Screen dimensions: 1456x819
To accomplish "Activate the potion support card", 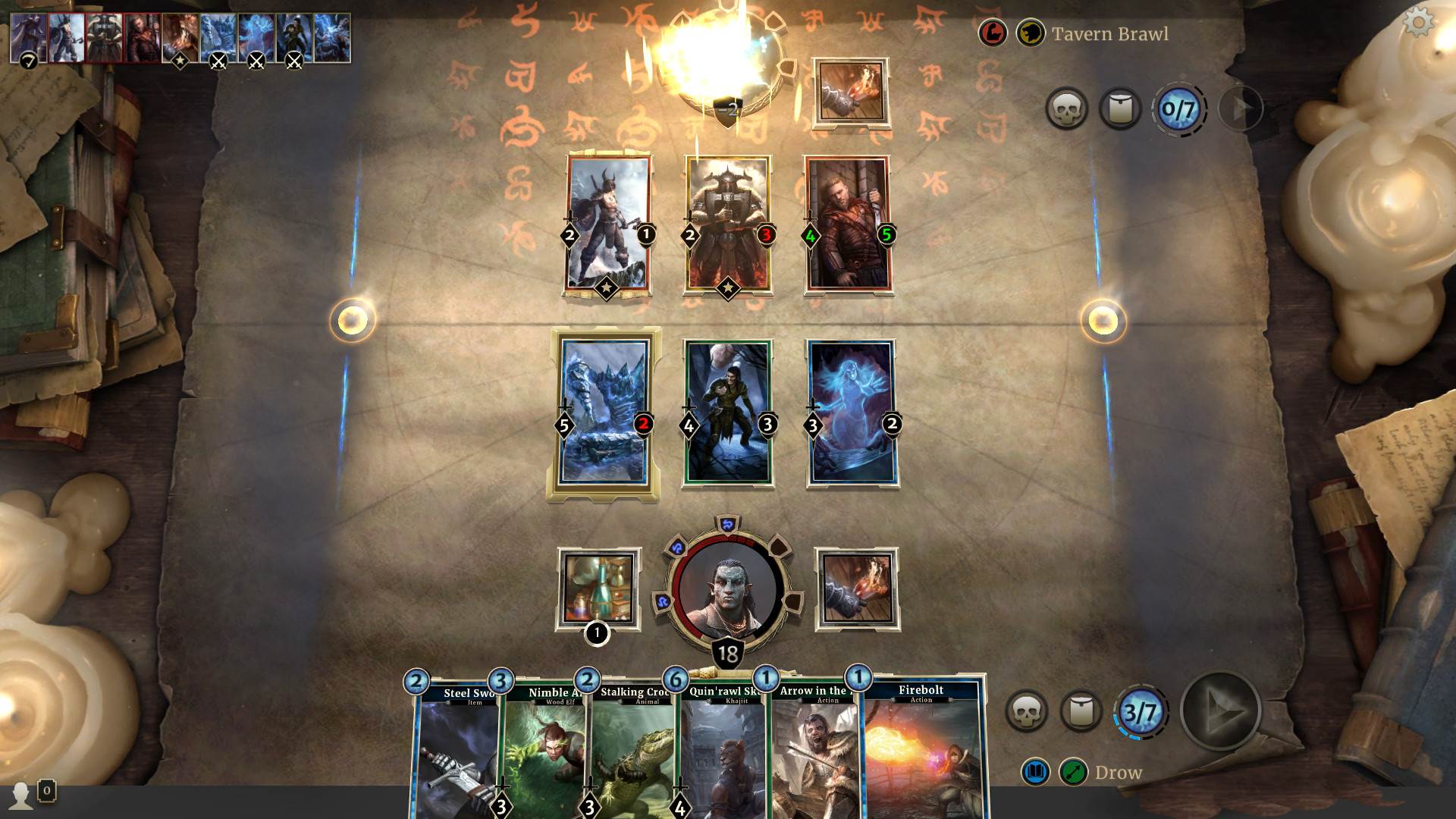I will tap(598, 588).
